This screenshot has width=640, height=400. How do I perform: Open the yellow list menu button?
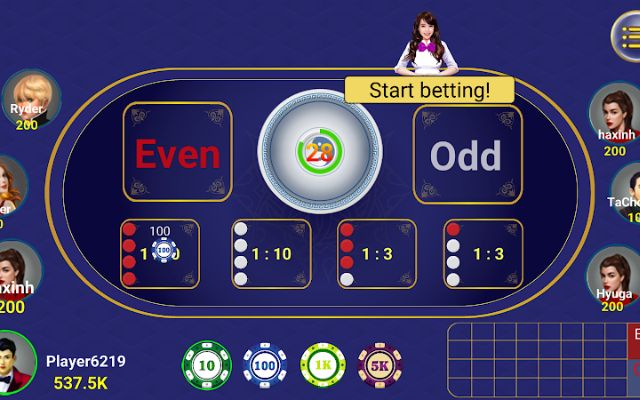pyautogui.click(x=627, y=37)
